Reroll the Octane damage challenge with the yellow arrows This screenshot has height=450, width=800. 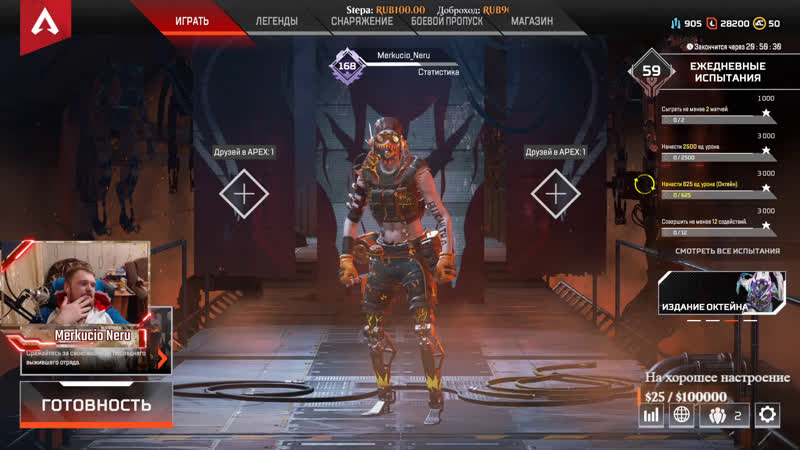643,184
